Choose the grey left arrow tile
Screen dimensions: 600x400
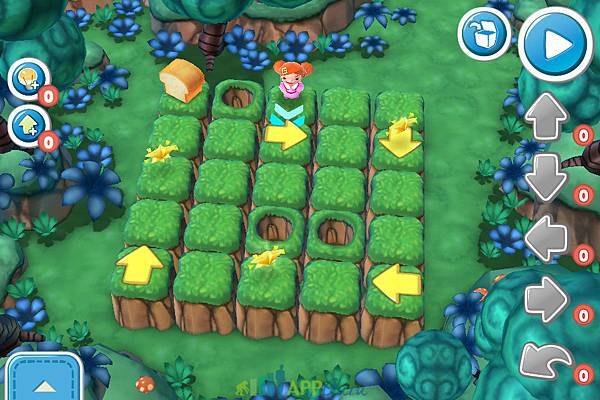coord(546,239)
